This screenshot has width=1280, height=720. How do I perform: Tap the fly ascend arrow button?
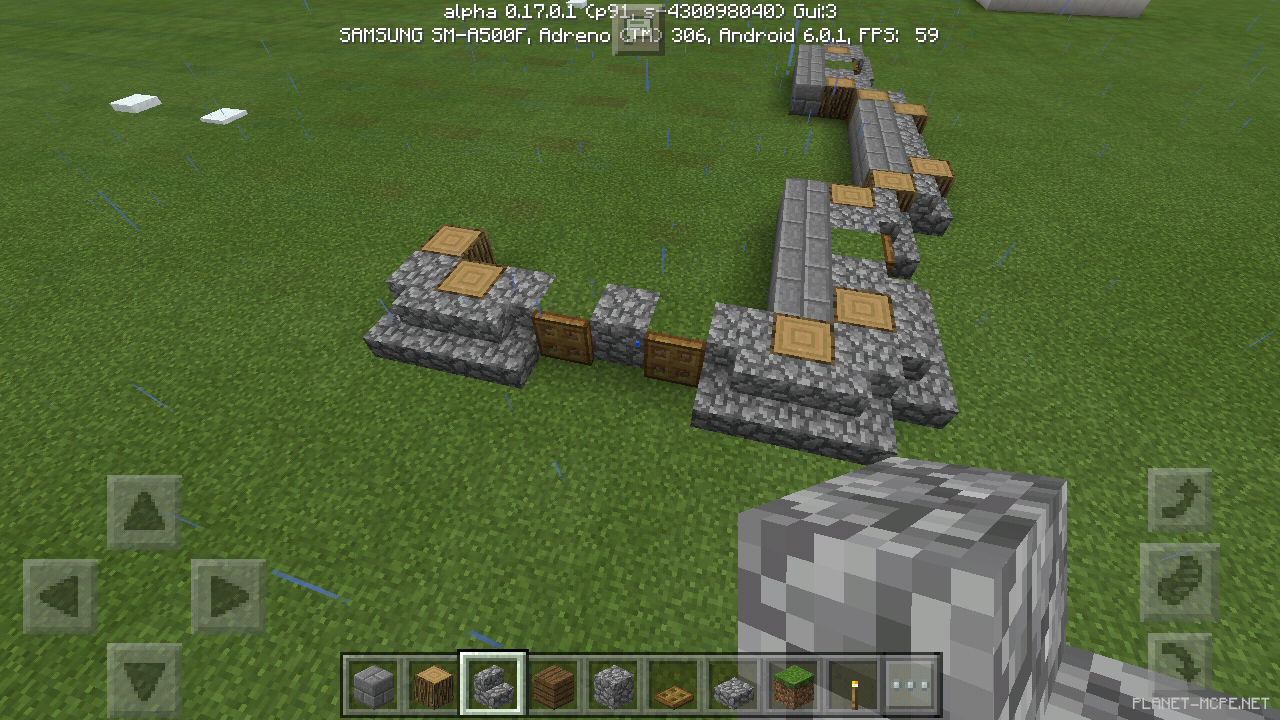(x=1180, y=500)
